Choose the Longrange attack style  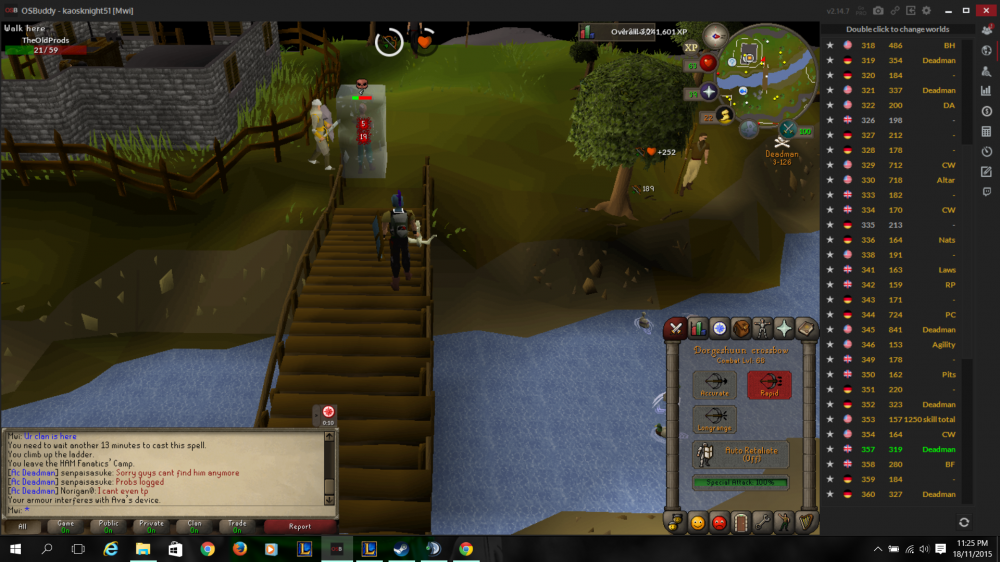(714, 419)
